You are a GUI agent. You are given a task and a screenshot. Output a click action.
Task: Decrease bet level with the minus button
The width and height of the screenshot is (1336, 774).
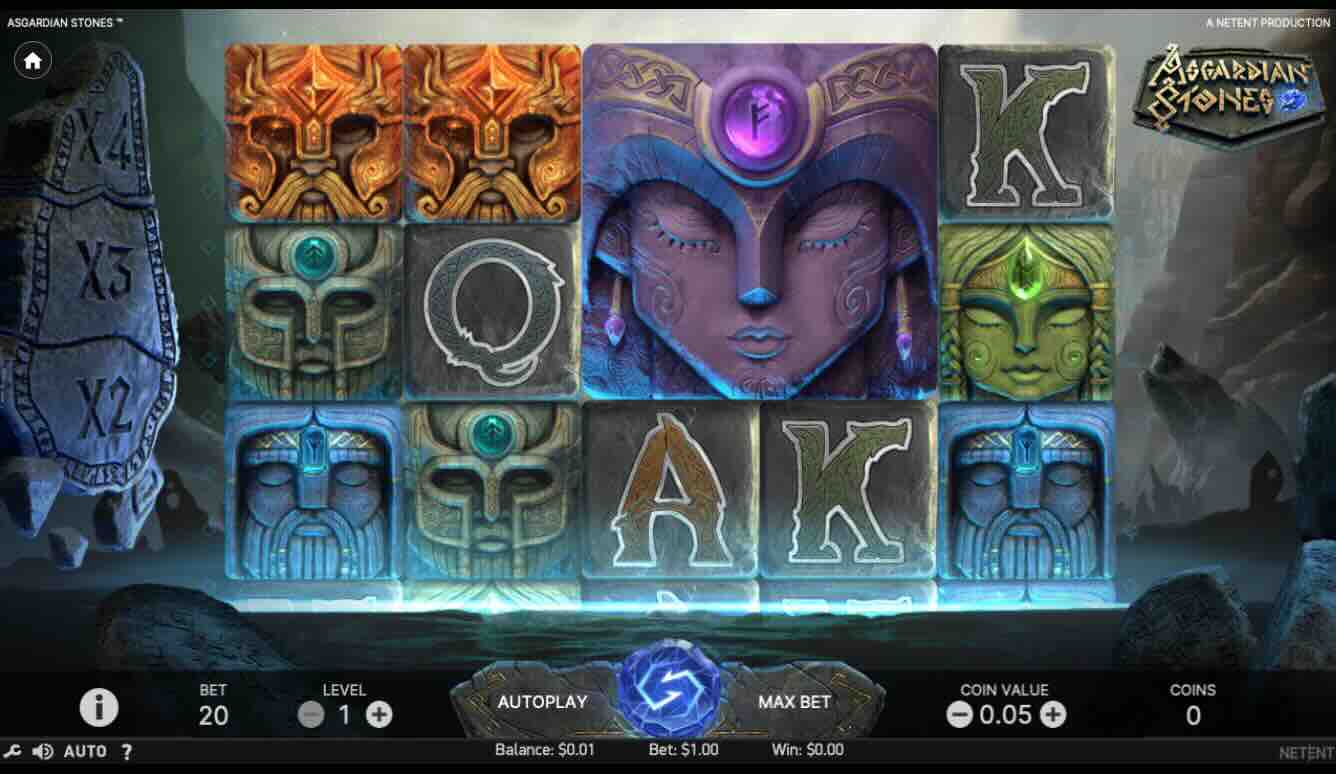311,715
